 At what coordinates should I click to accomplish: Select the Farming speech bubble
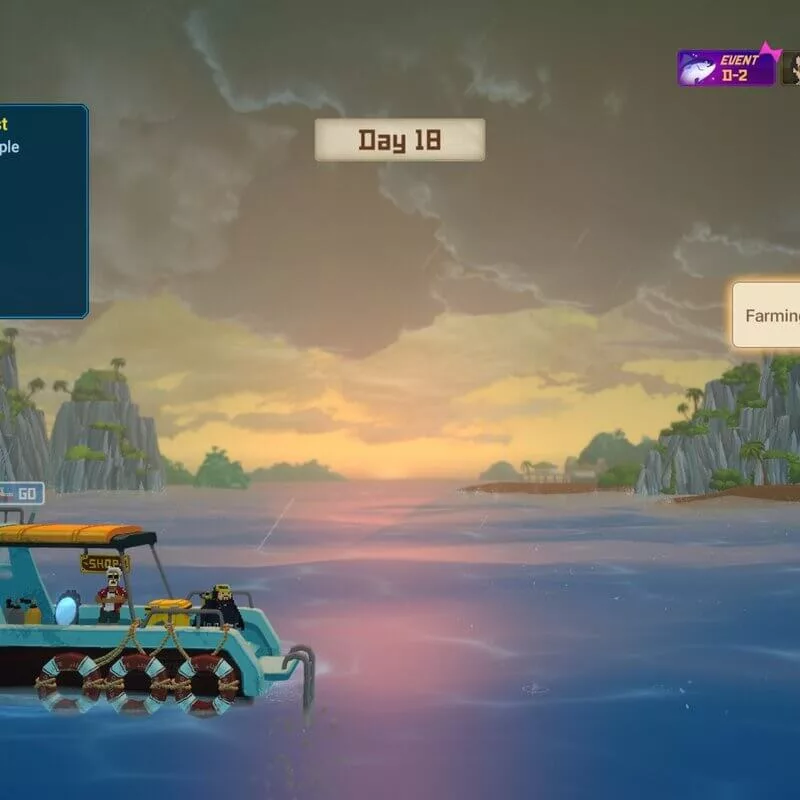[768, 315]
